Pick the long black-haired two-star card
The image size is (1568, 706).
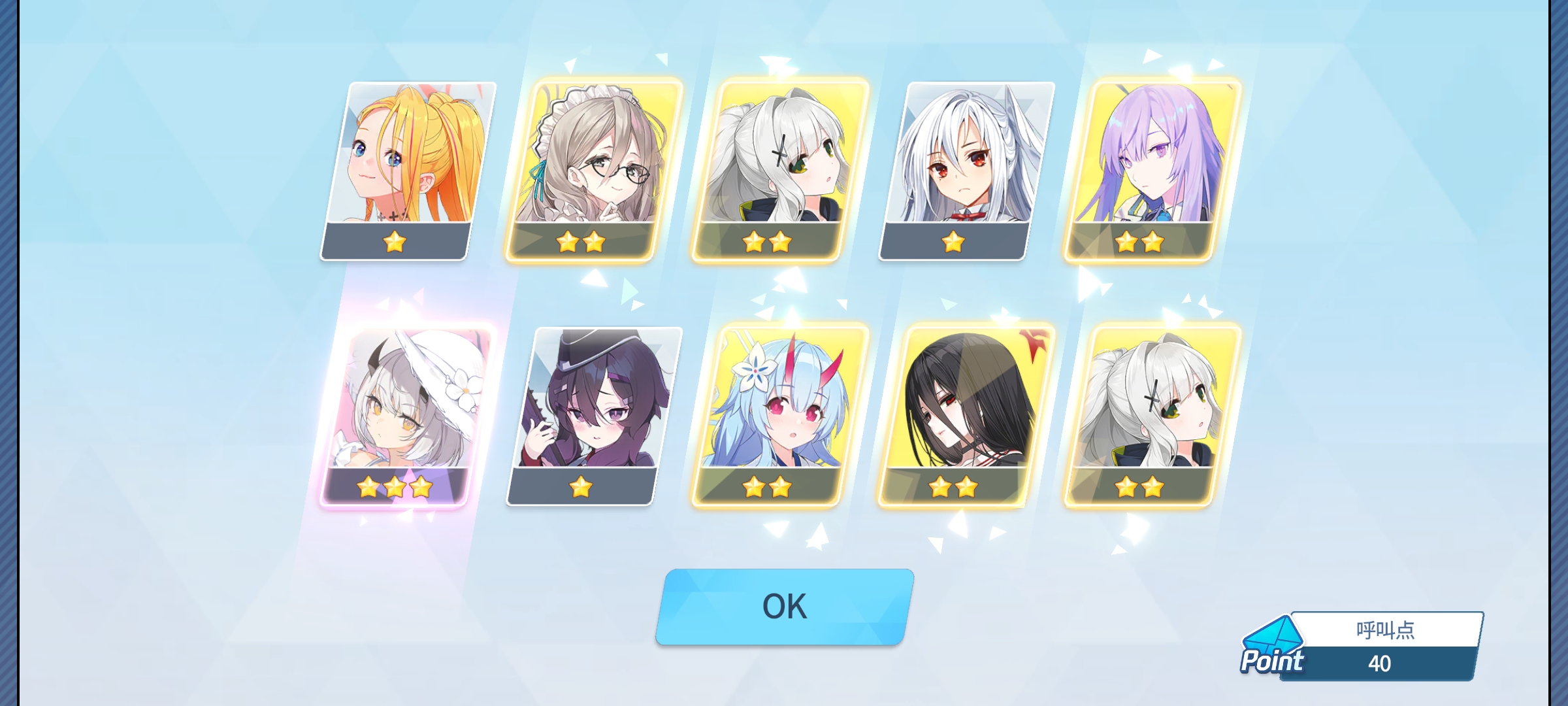point(967,416)
